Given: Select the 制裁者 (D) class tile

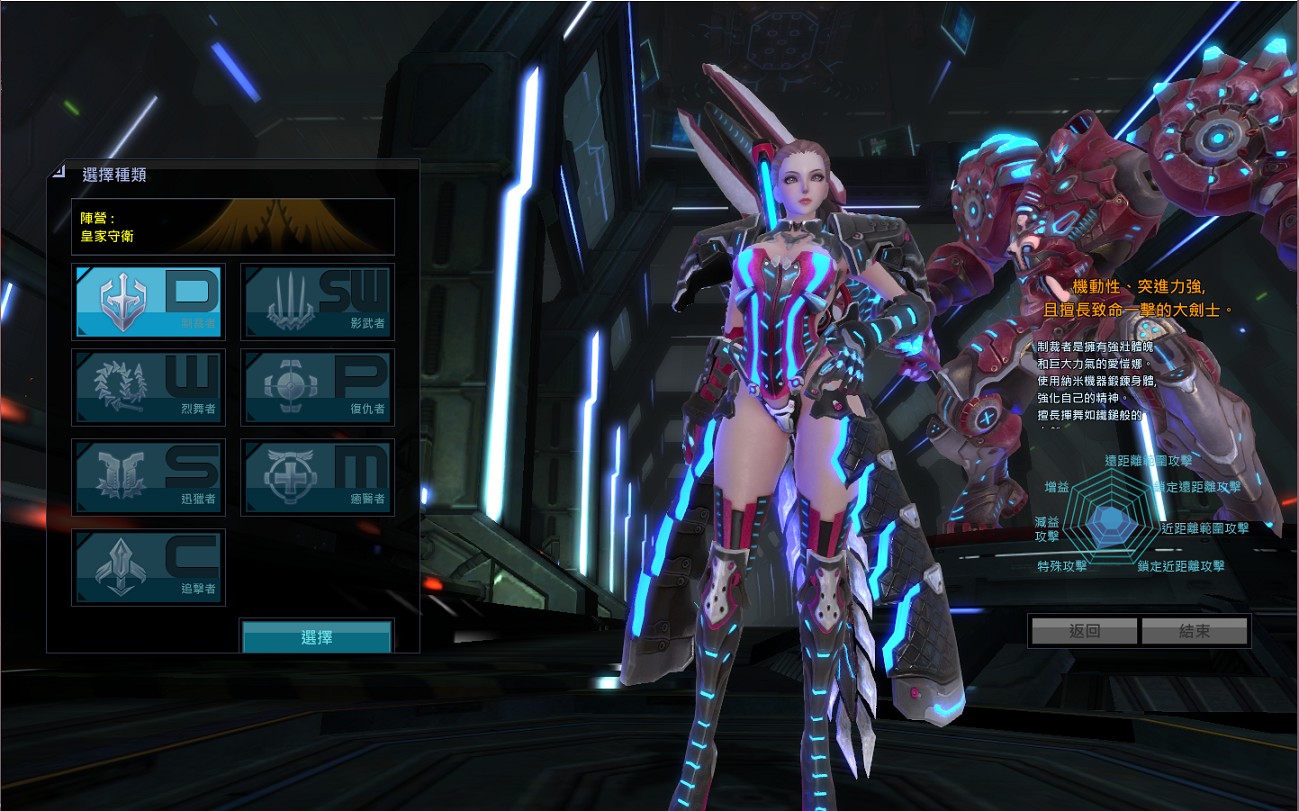Looking at the screenshot, I should coord(149,301).
